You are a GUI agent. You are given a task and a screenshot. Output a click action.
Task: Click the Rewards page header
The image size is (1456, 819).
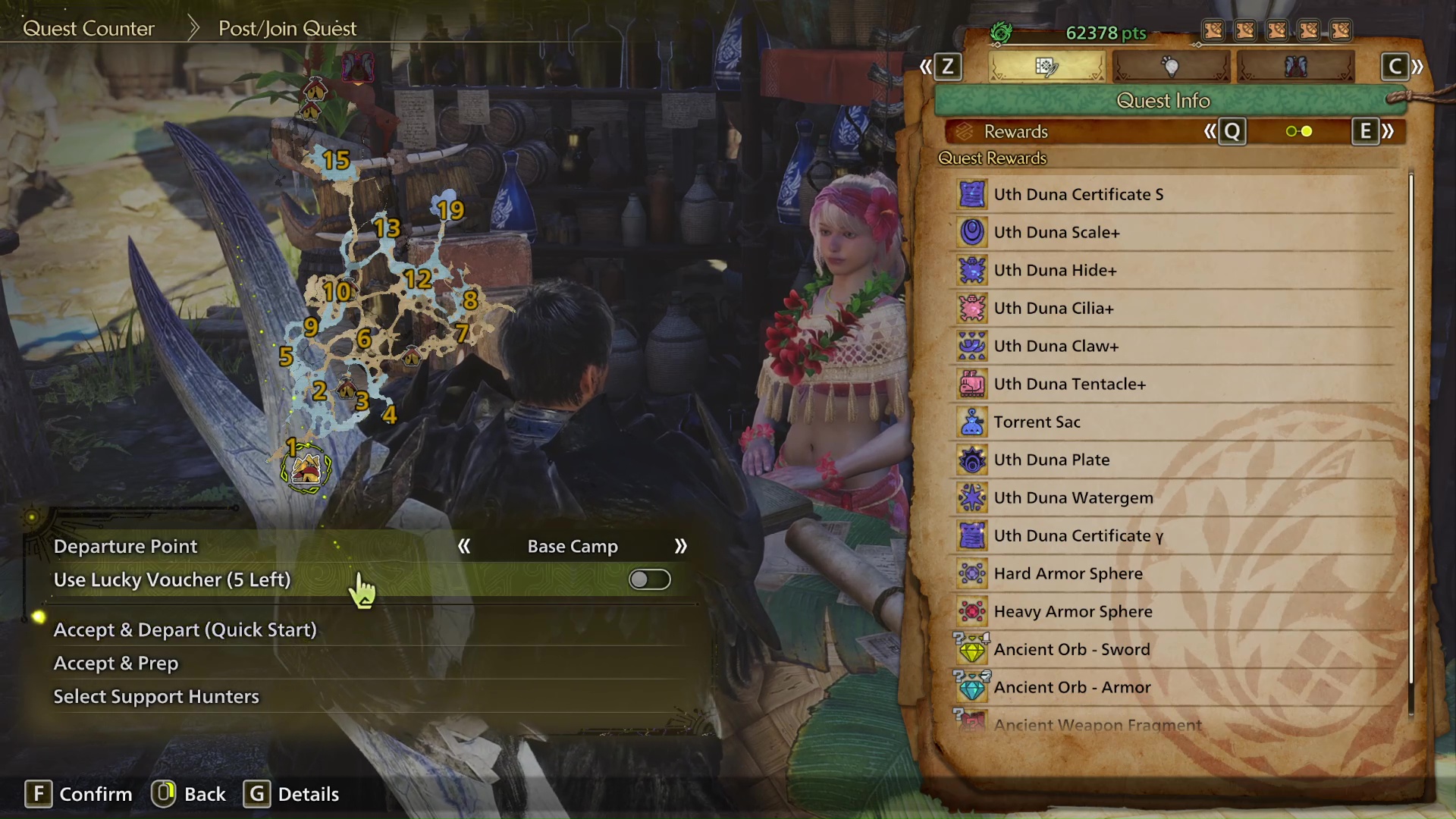[x=1015, y=132]
